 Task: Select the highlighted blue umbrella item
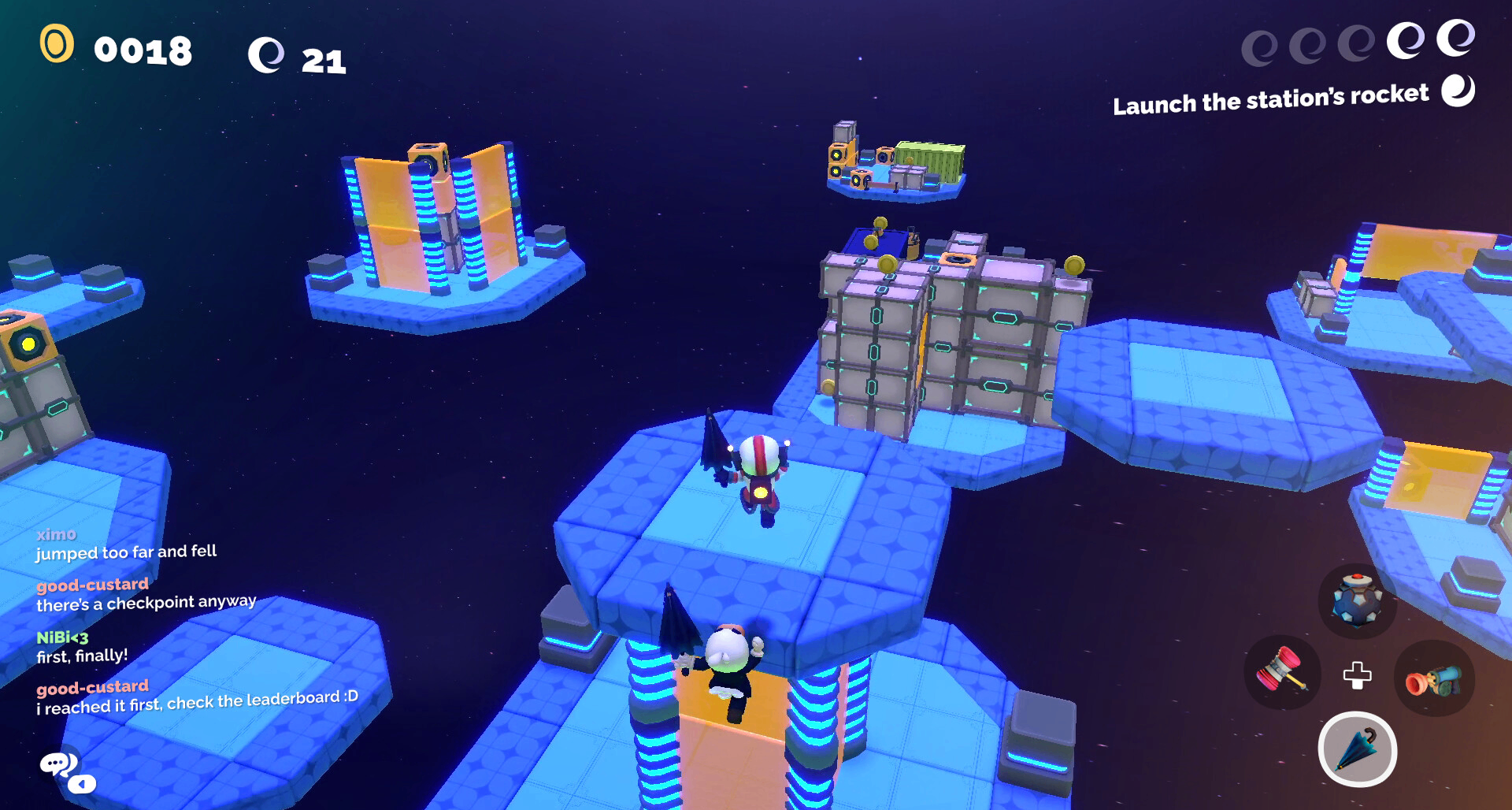(1357, 749)
